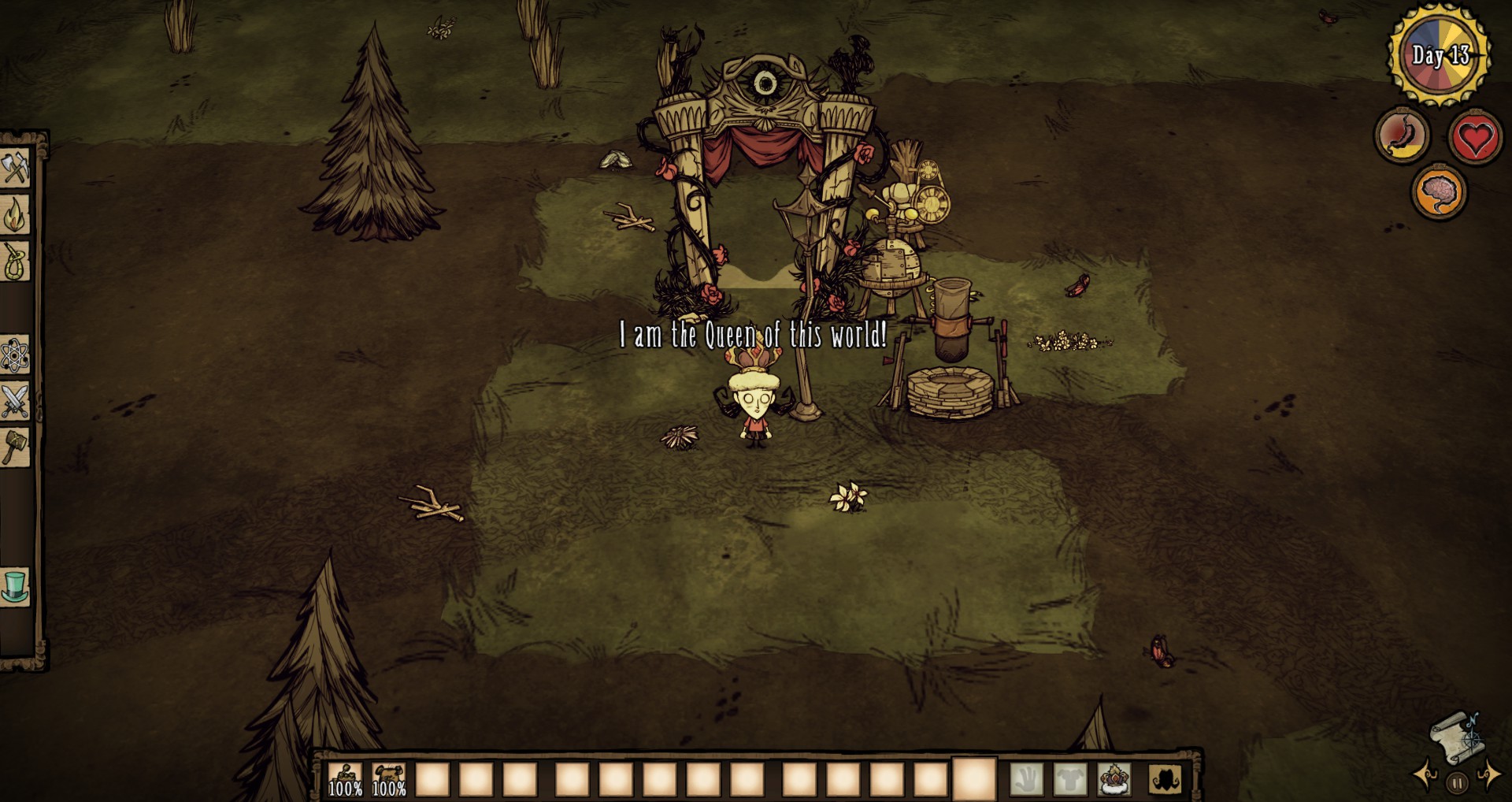Click the empty body armor slot

click(x=1070, y=779)
